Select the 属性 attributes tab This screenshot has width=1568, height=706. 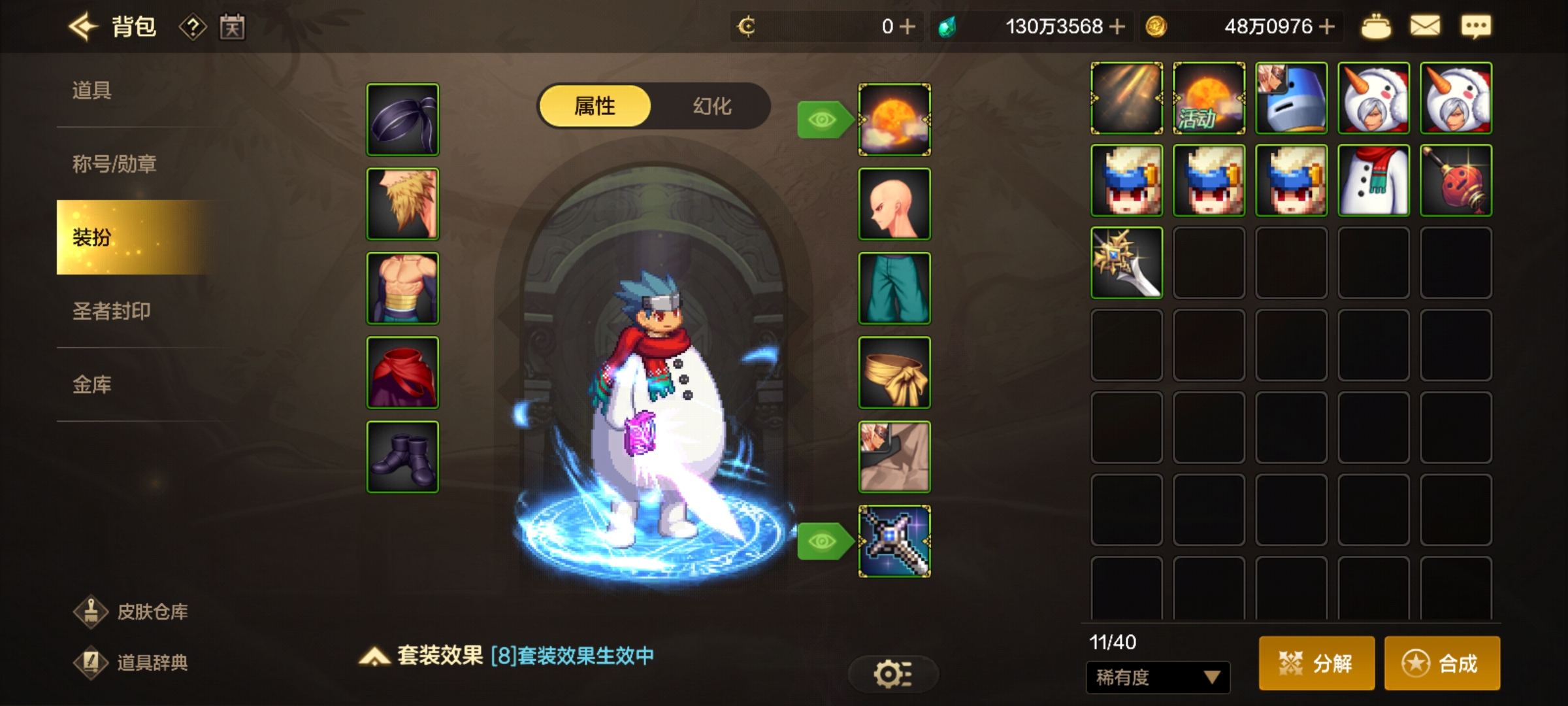595,106
